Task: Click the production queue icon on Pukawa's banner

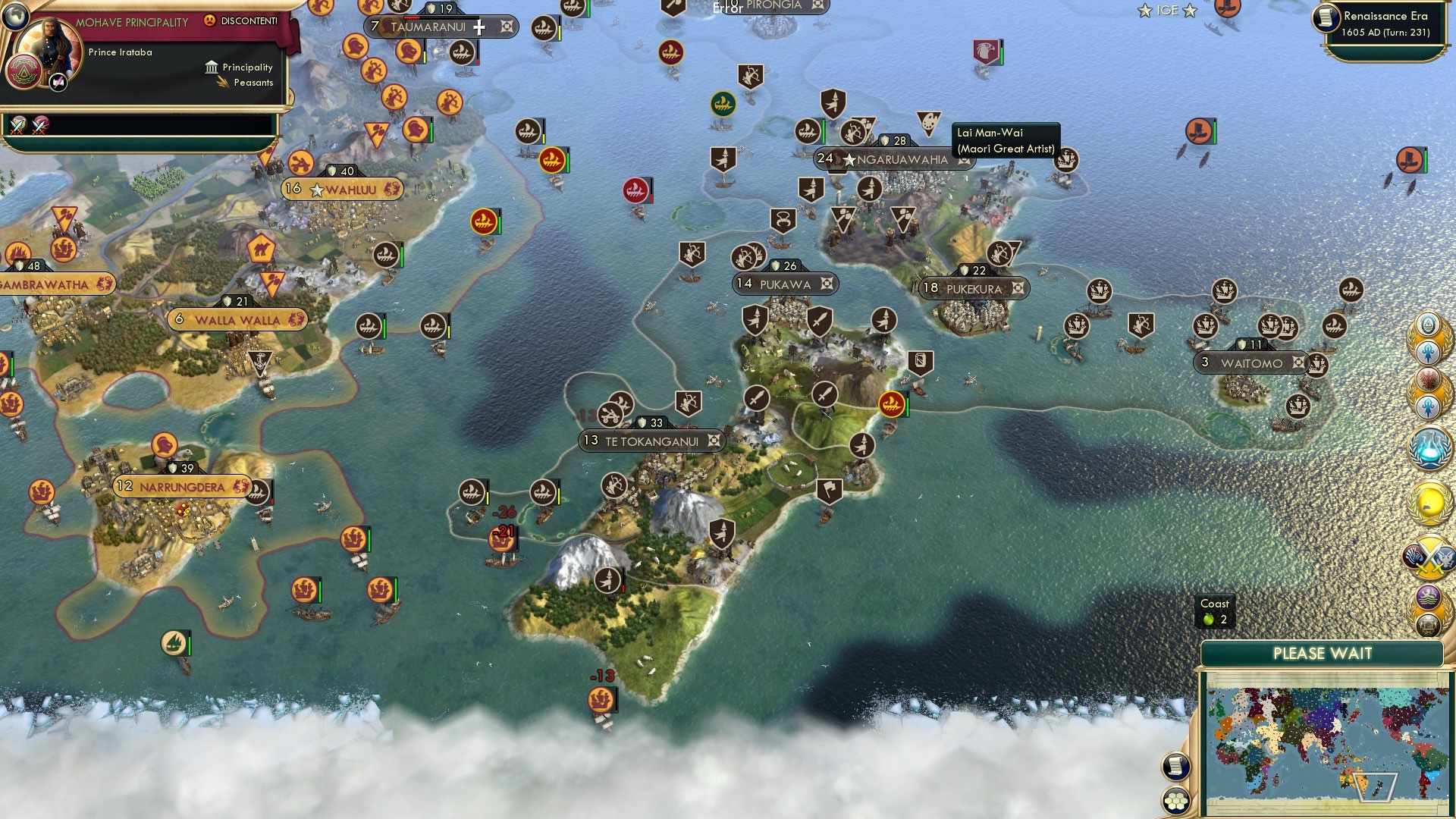Action: pyautogui.click(x=825, y=284)
